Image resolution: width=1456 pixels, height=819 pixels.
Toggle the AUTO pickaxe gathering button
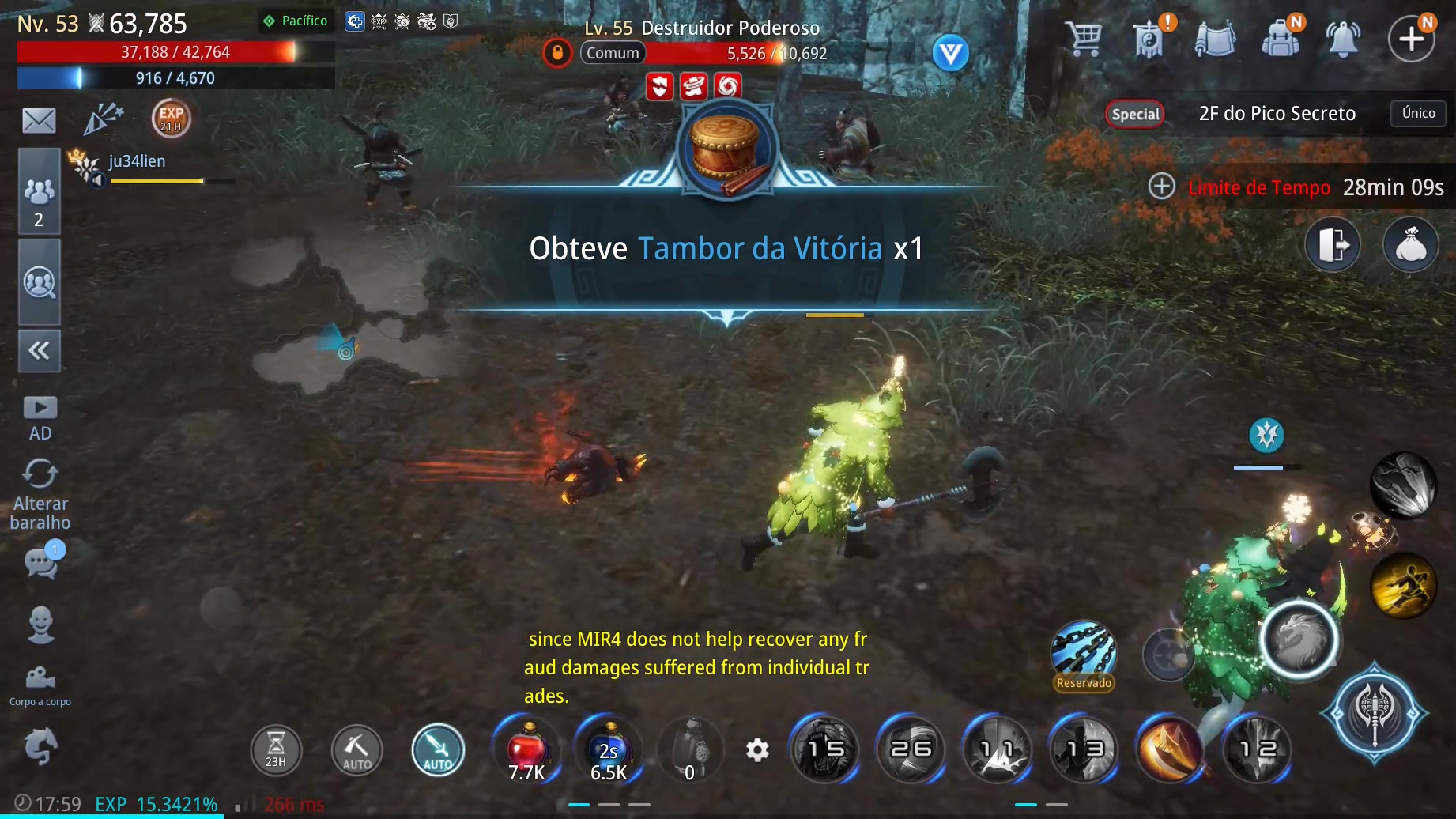pyautogui.click(x=356, y=750)
